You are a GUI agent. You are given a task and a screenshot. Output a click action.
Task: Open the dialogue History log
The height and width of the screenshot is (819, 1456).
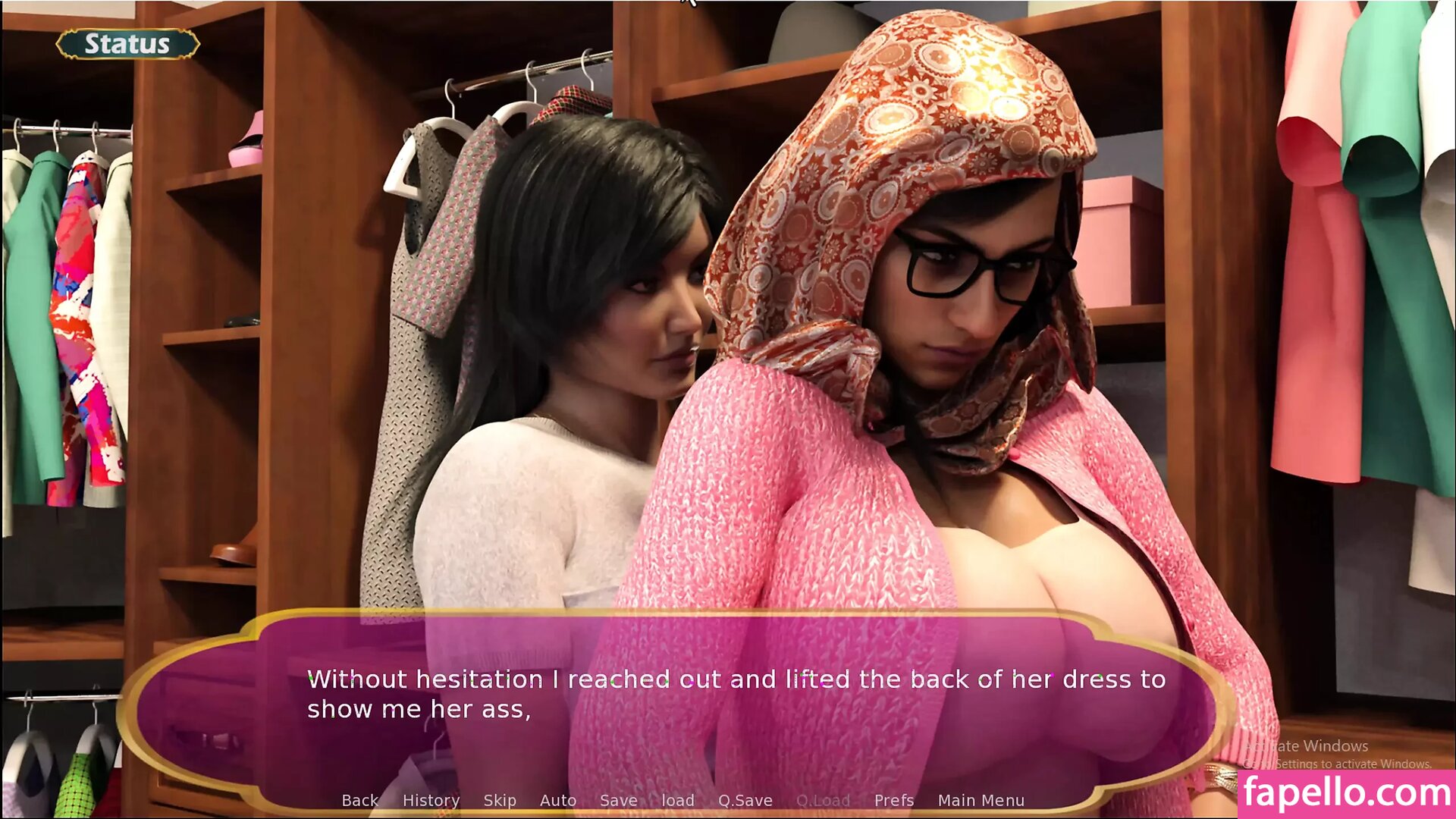tap(431, 800)
